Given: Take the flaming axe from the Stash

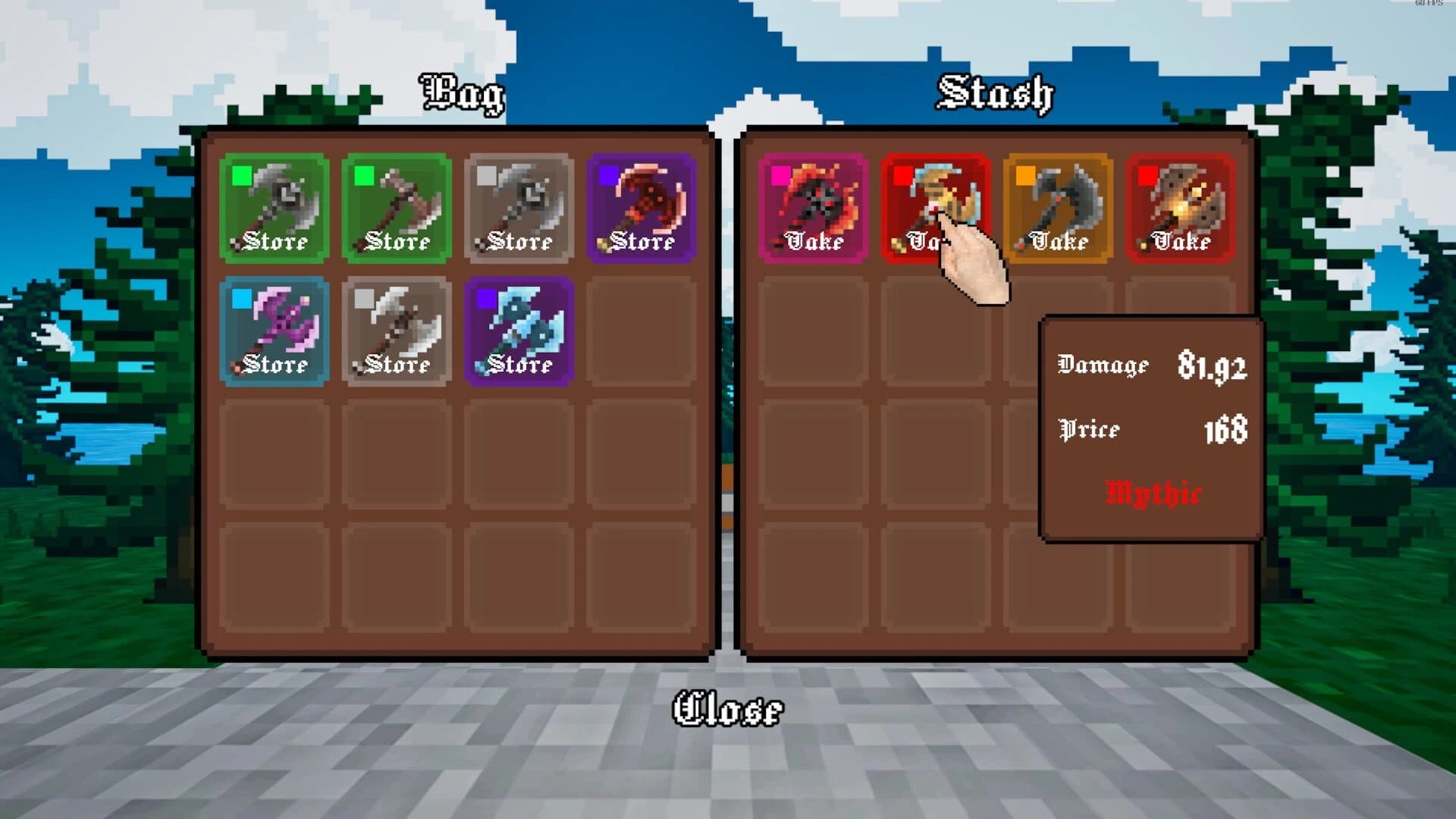Looking at the screenshot, I should tap(814, 243).
